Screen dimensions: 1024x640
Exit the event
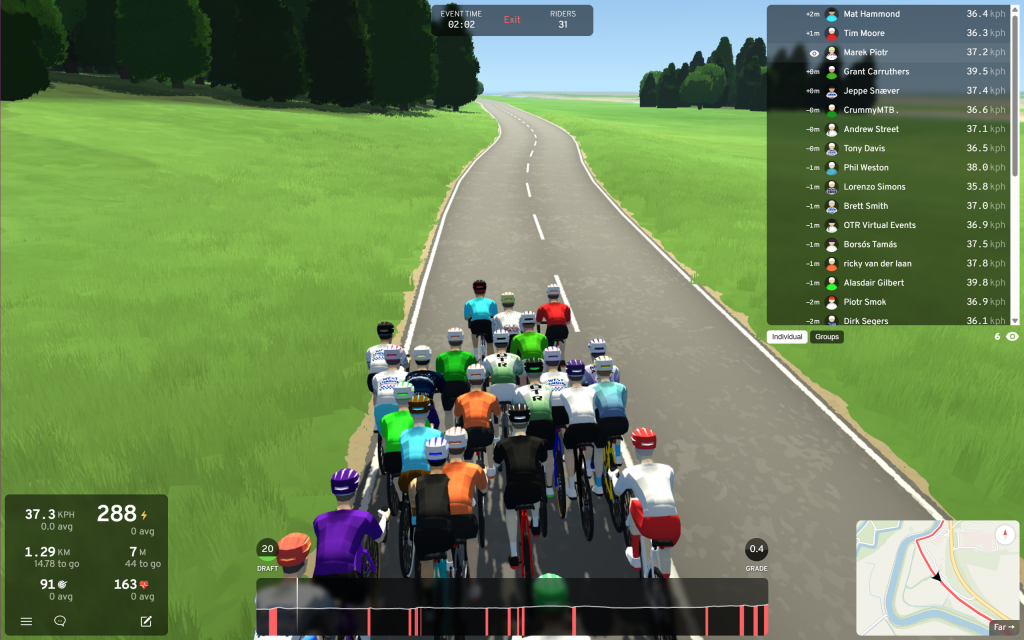(x=512, y=20)
